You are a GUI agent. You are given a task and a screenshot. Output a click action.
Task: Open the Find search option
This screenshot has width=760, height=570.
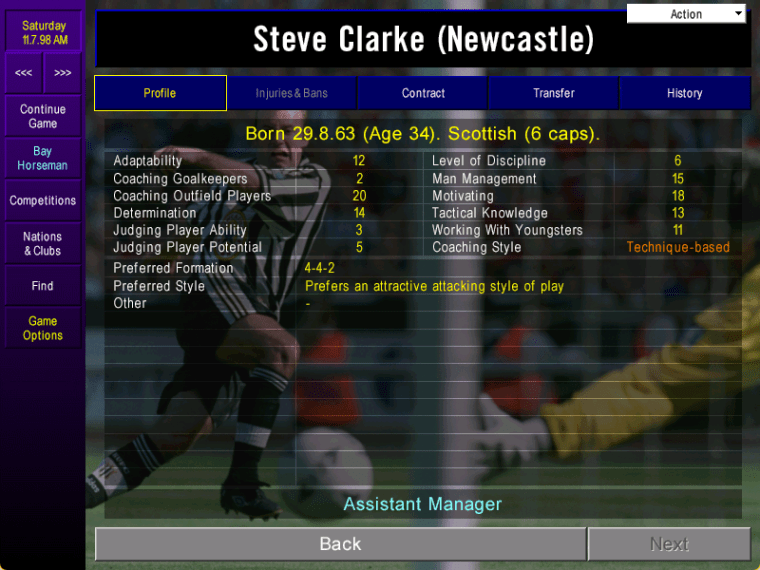(x=43, y=286)
